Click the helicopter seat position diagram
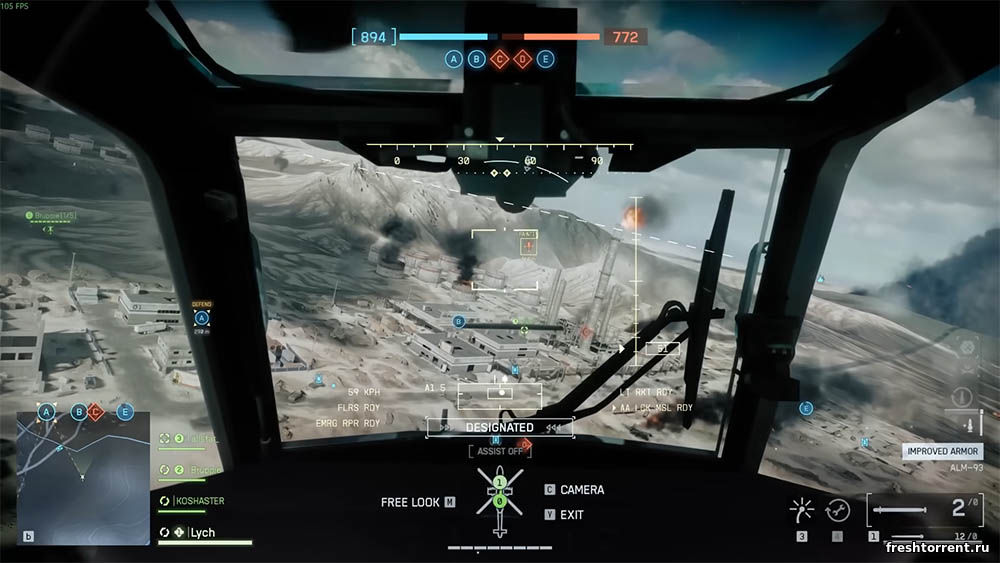Screen dimensions: 1000x563 [x=499, y=498]
